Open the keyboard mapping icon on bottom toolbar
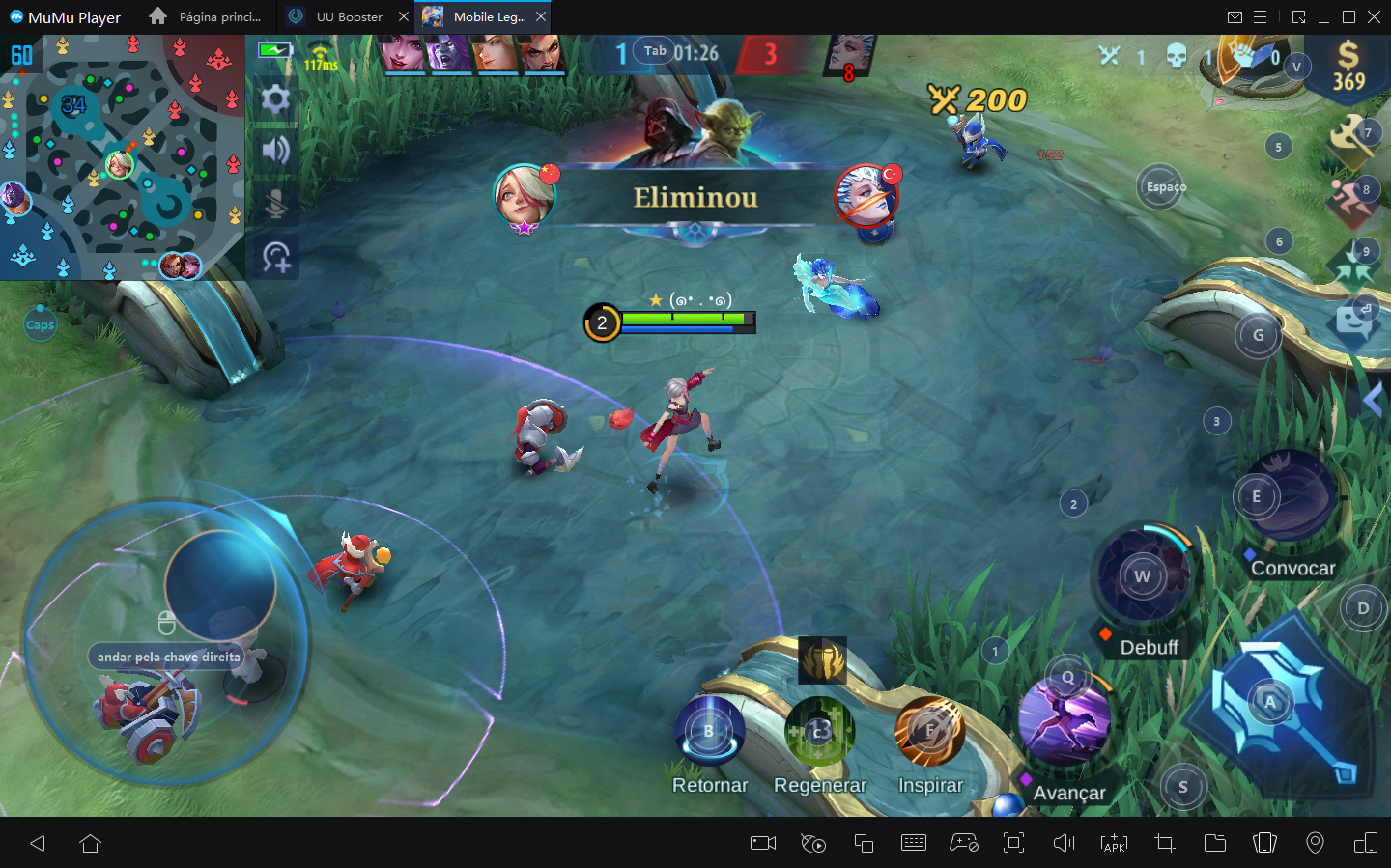The image size is (1391, 868). pos(914,843)
